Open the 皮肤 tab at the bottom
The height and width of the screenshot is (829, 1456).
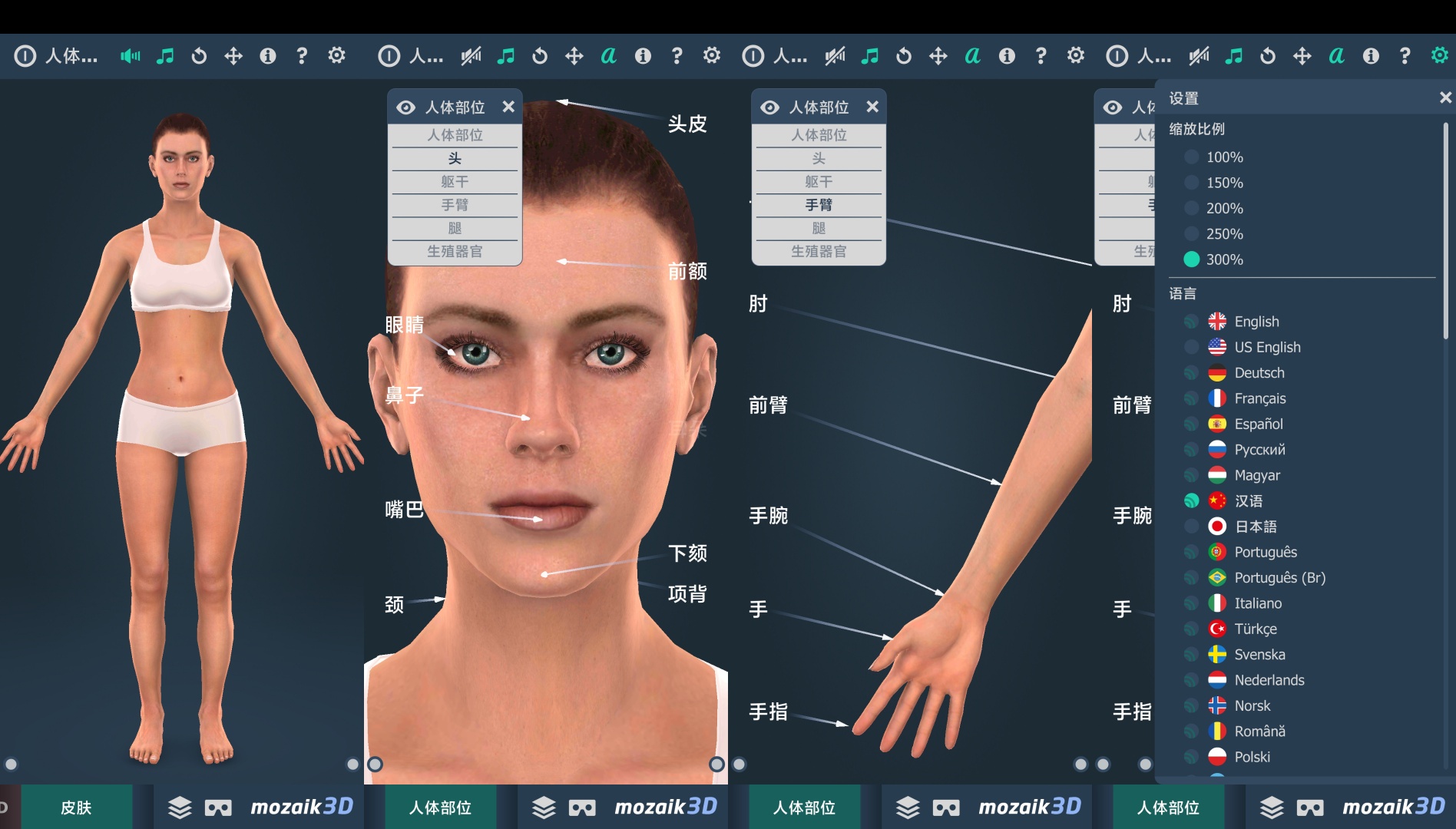coord(76,808)
